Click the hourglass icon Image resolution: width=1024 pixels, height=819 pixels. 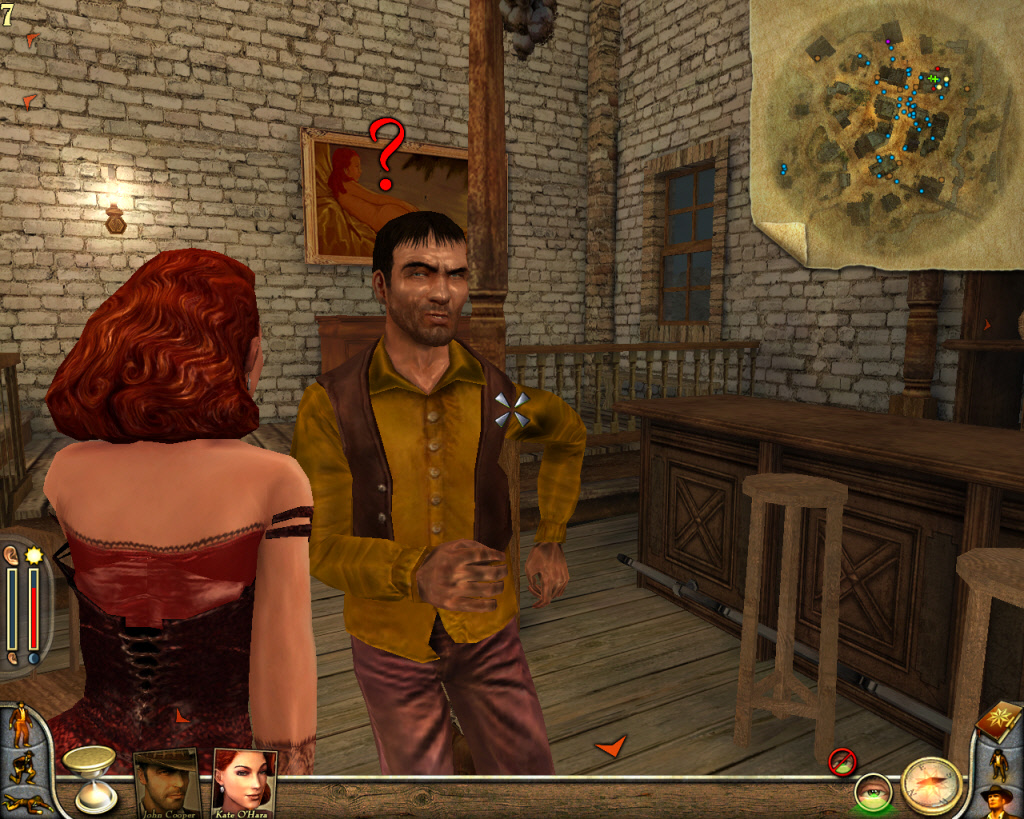click(x=89, y=776)
